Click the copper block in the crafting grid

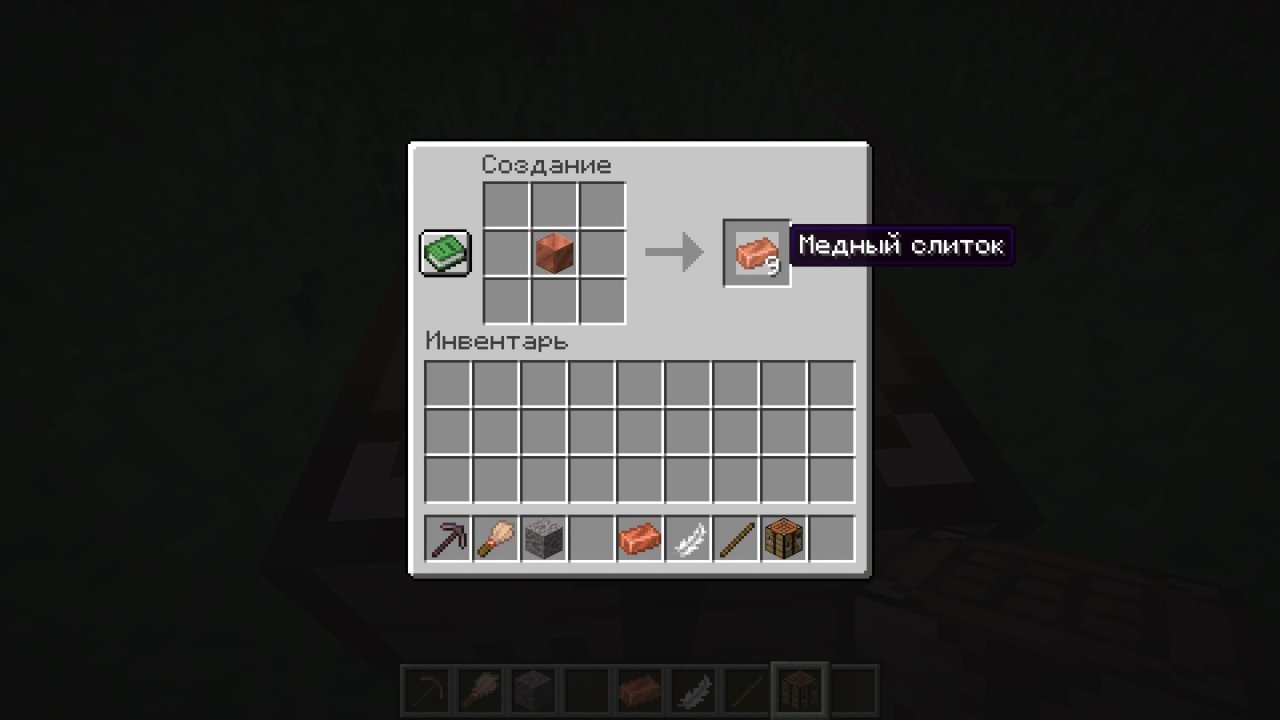553,252
